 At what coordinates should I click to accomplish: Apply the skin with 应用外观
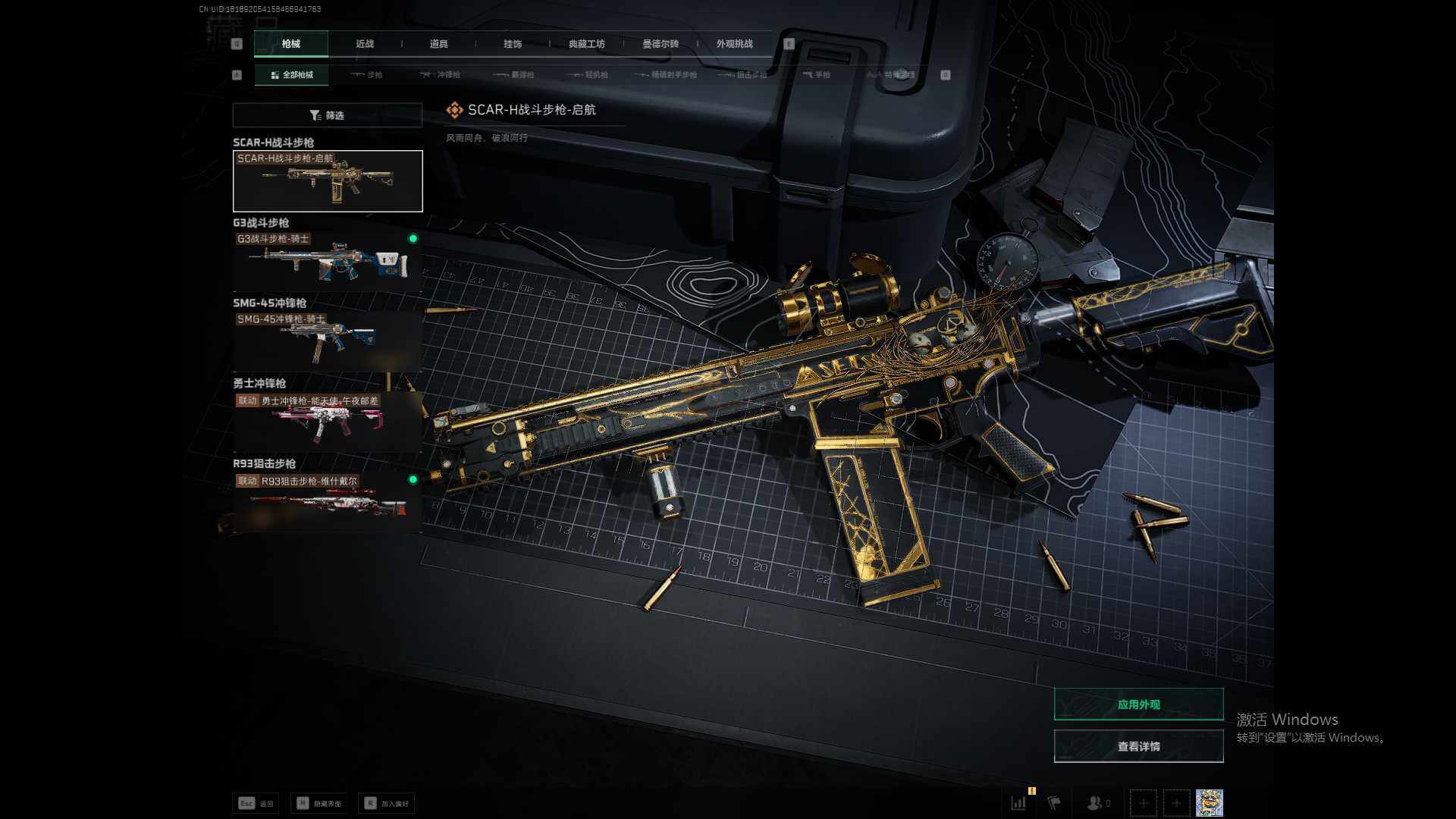1138,704
